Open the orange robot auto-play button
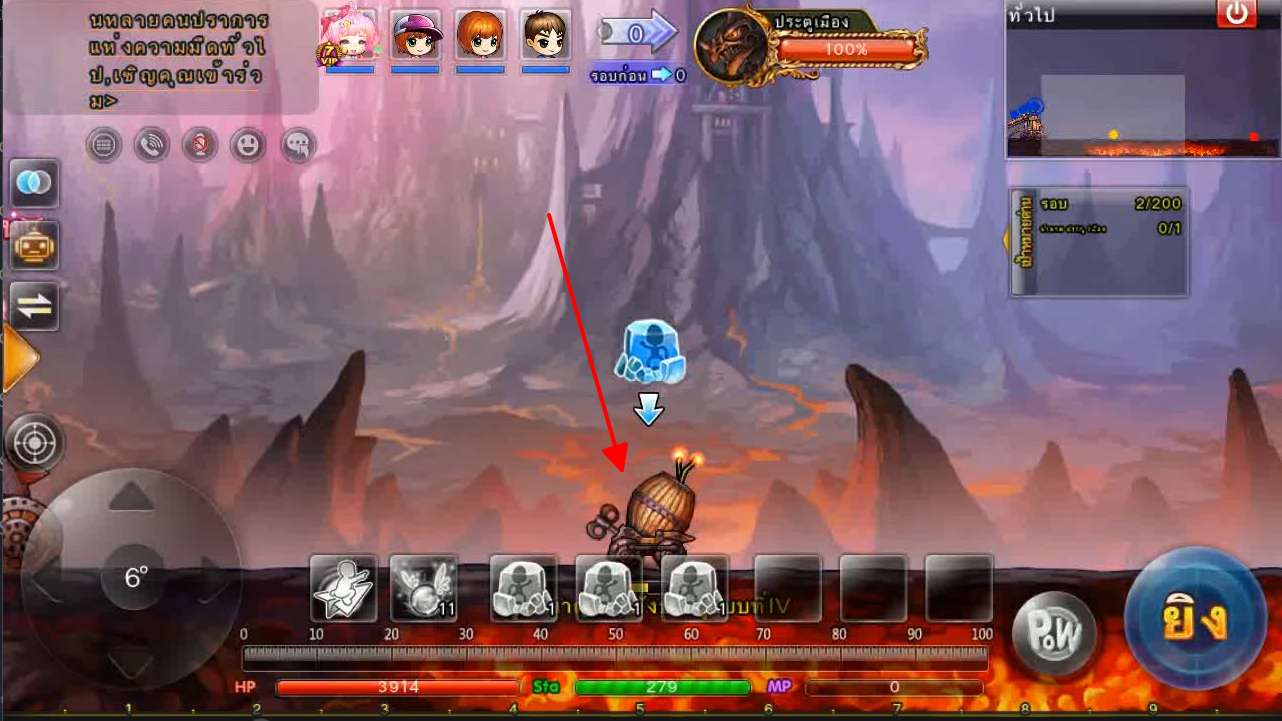 coord(34,243)
